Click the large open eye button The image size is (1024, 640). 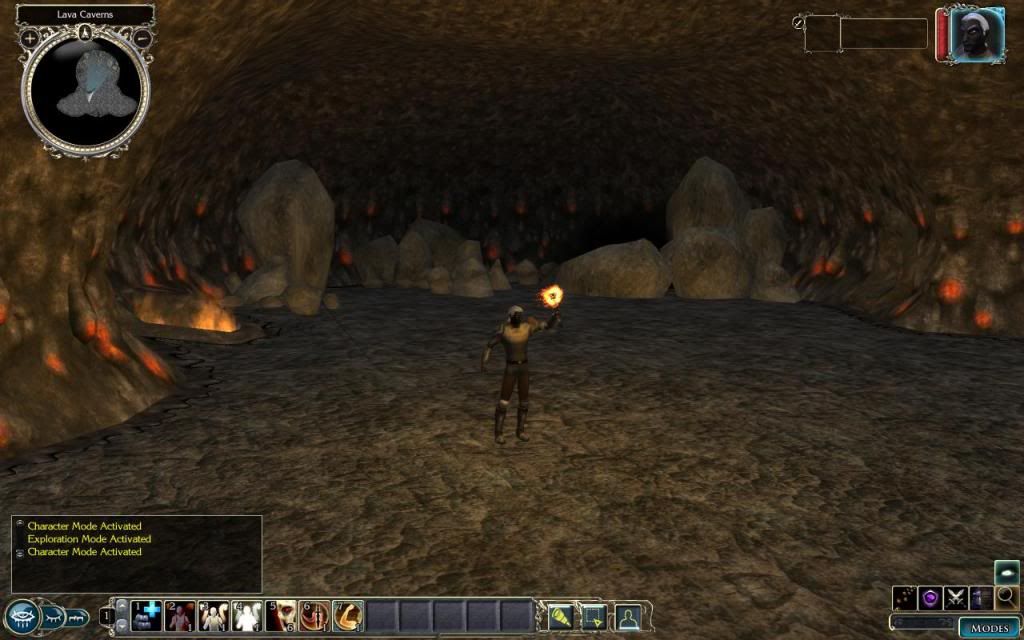click(20, 616)
